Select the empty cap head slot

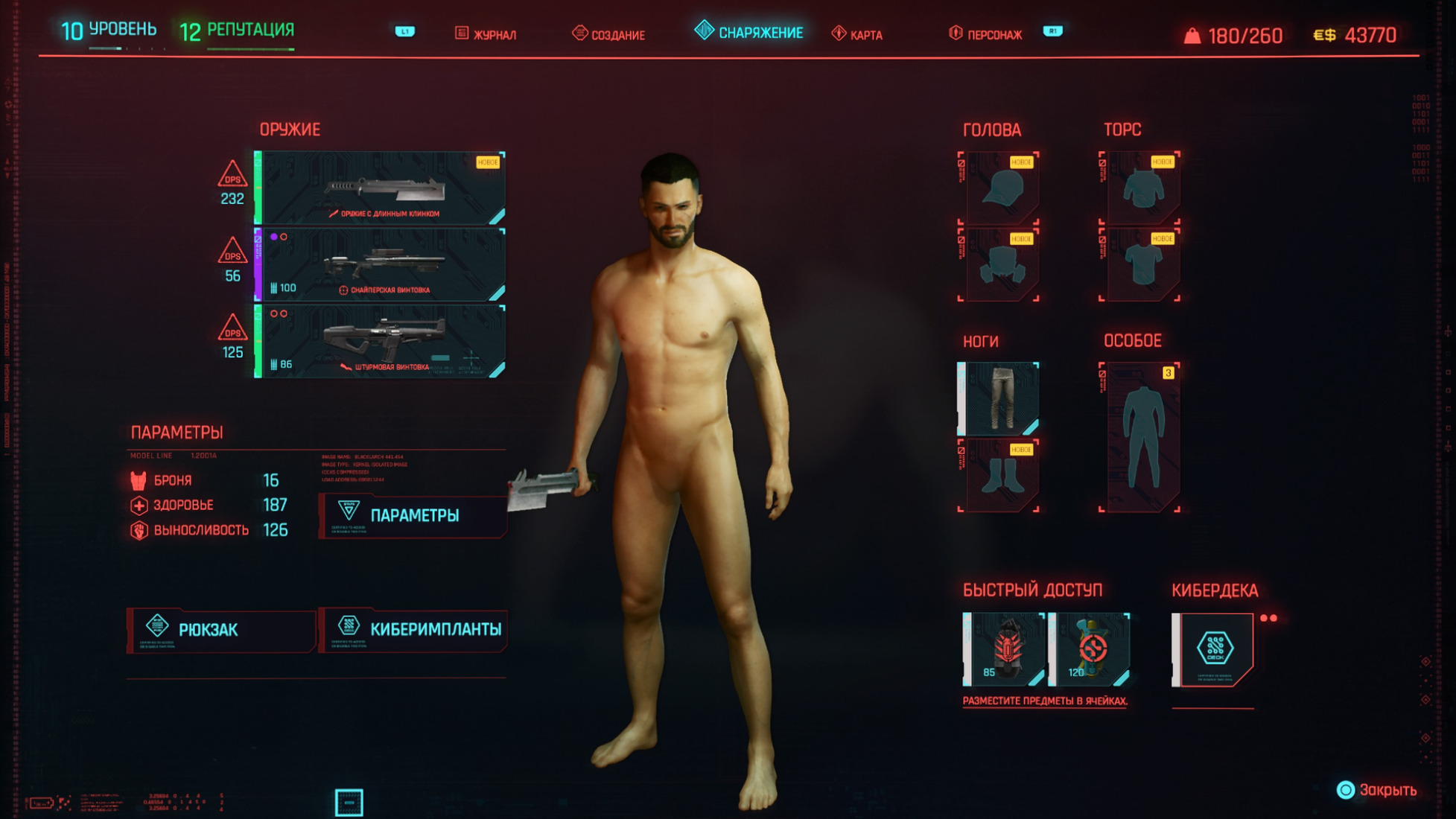click(998, 188)
